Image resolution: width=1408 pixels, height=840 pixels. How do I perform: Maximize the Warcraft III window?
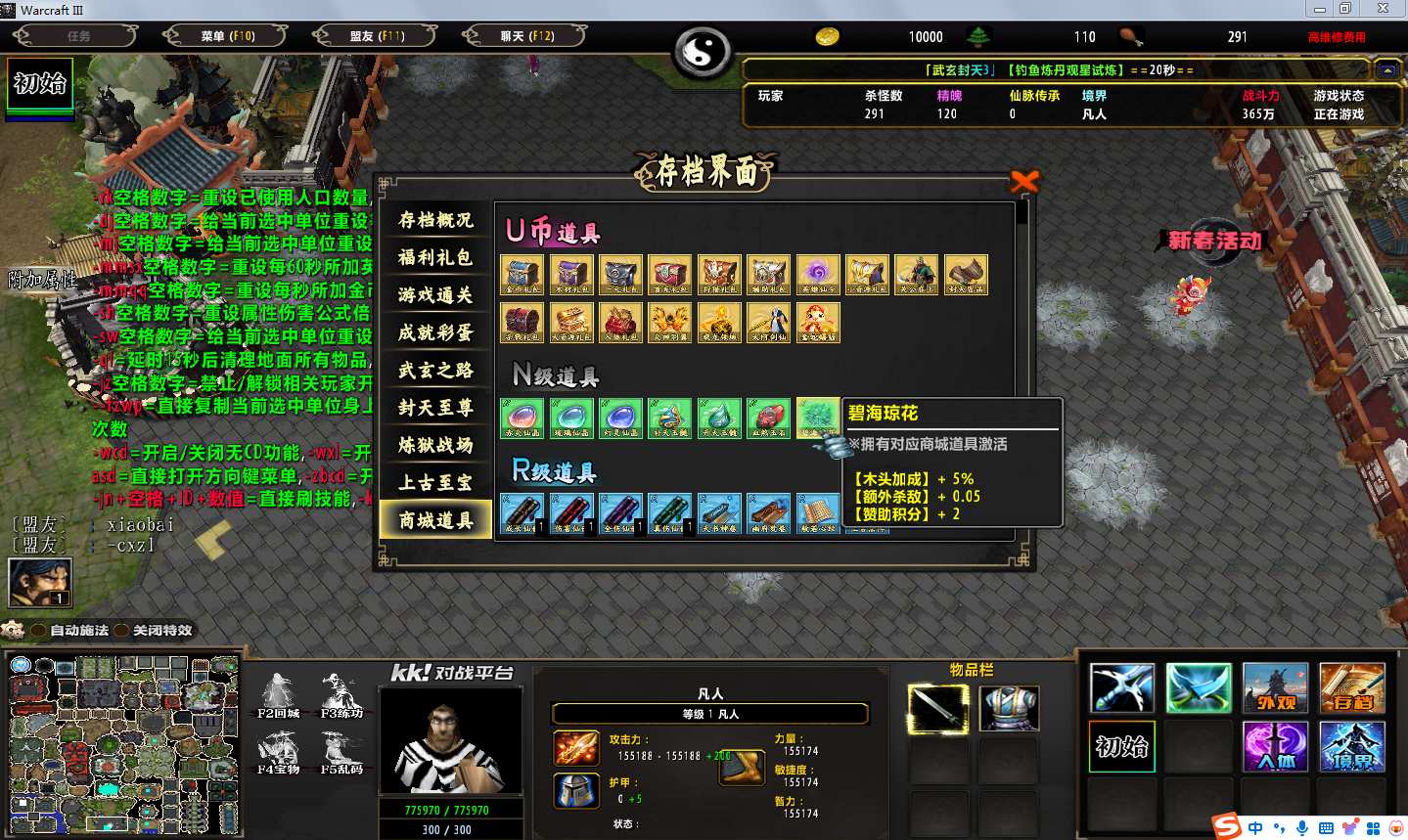pos(1345,9)
